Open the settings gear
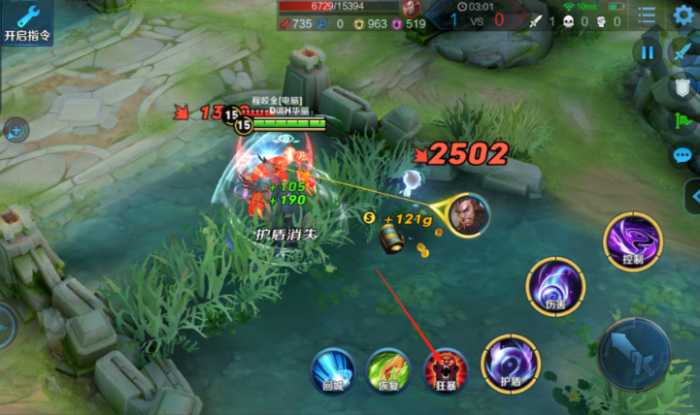Viewport: 700px width, 415px height. point(683,17)
